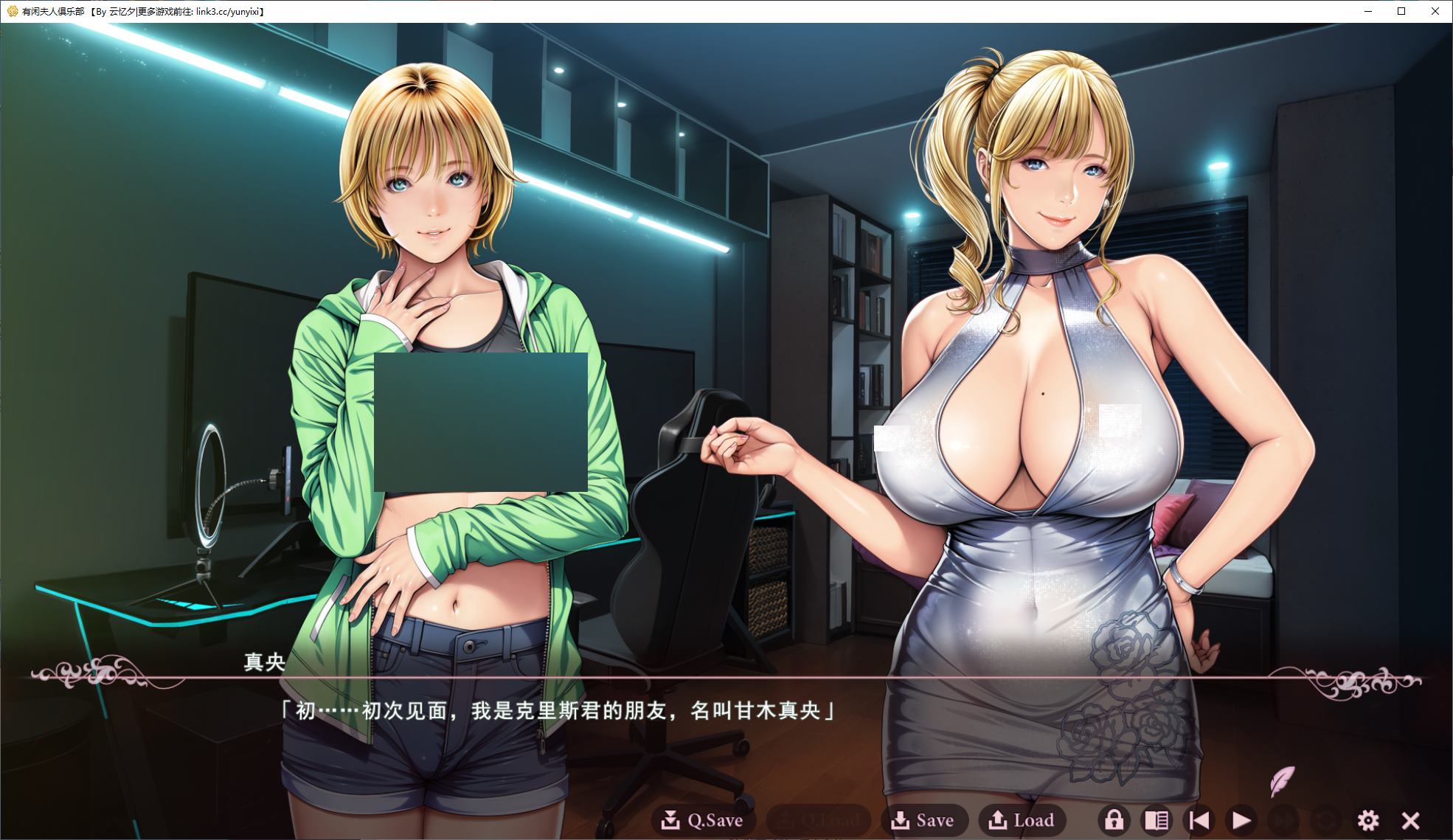Image resolution: width=1453 pixels, height=840 pixels.
Task: Activate the fast-forward skip icon
Action: 1283,819
